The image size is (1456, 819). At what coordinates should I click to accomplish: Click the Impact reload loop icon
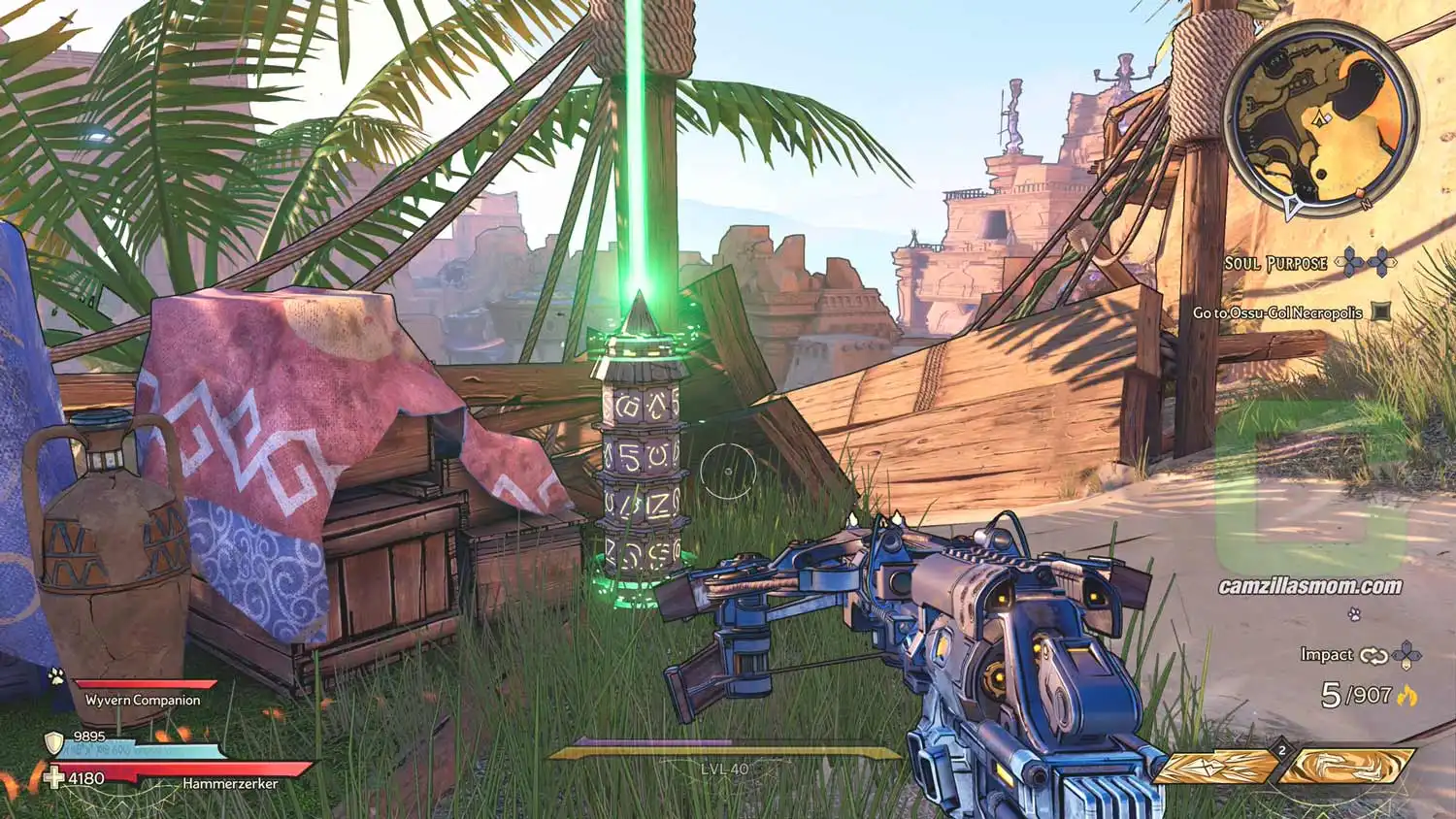1373,656
